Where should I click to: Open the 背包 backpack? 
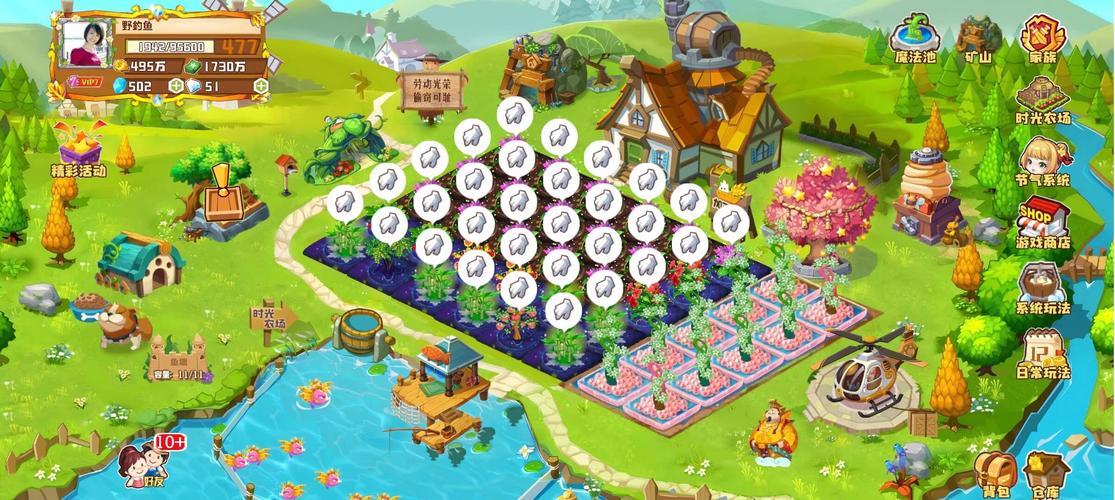click(994, 471)
